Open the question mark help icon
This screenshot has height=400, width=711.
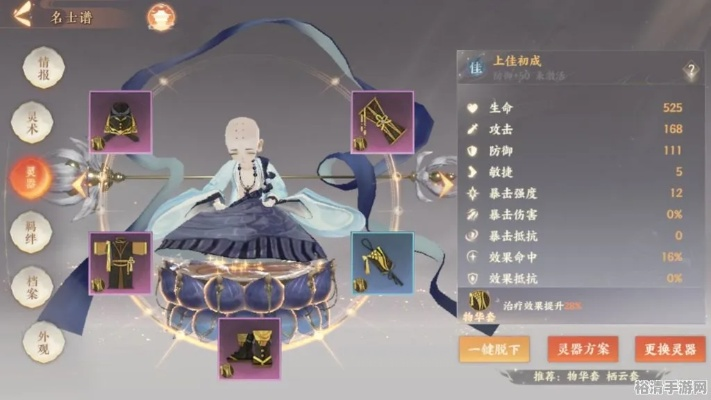(691, 71)
